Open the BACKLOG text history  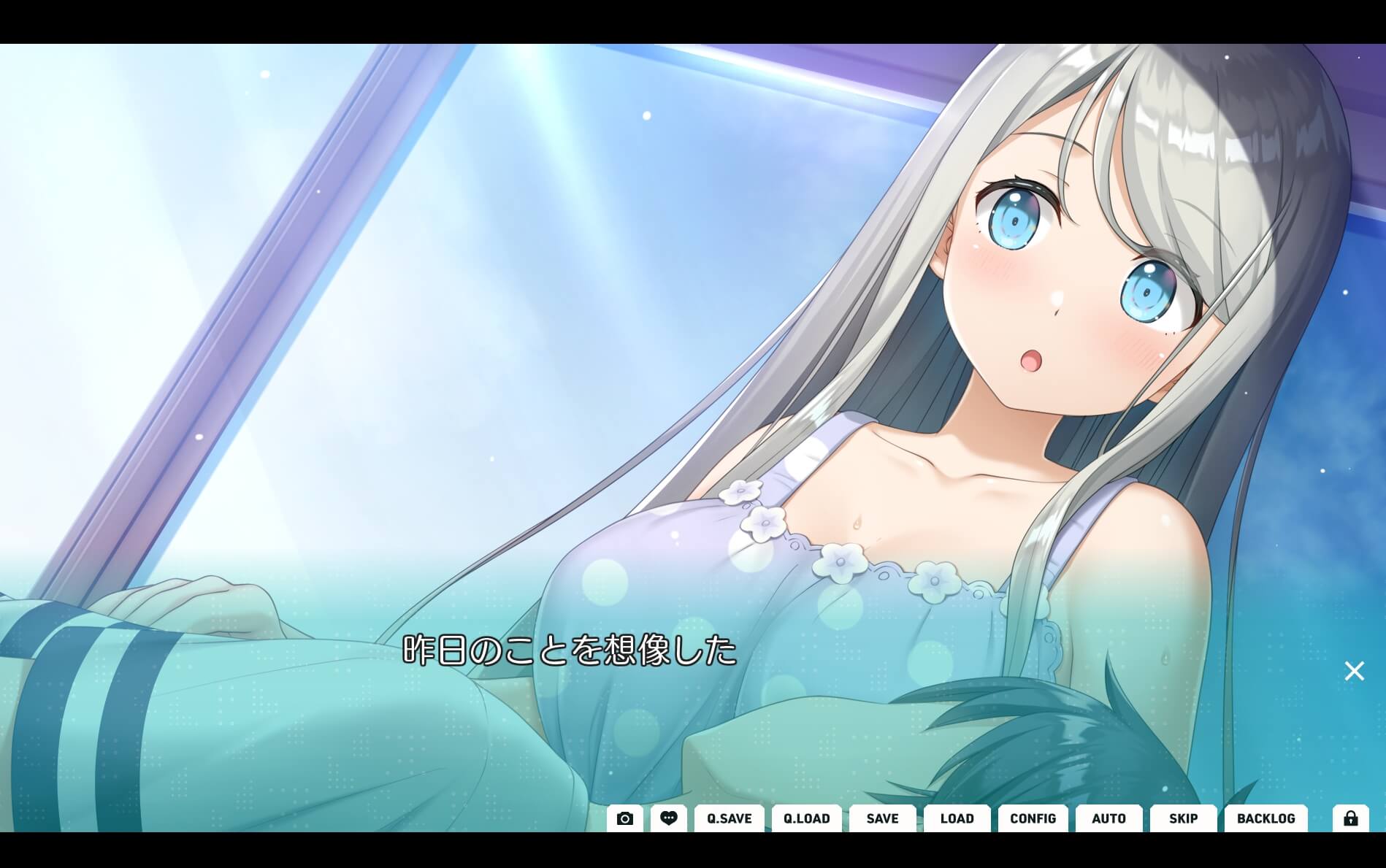click(x=1266, y=818)
